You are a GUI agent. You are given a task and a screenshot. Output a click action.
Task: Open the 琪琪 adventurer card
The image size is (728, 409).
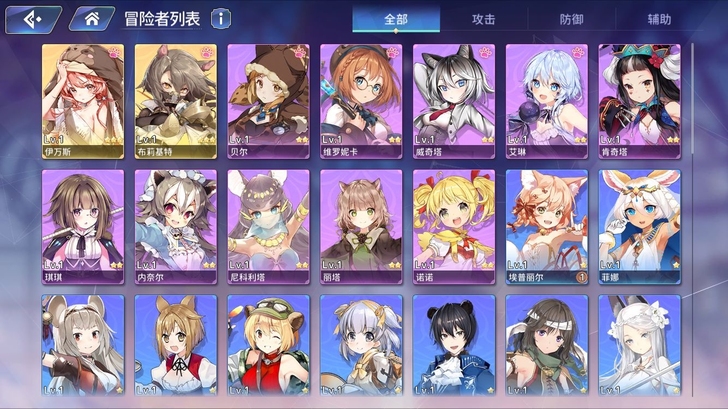pos(83,226)
